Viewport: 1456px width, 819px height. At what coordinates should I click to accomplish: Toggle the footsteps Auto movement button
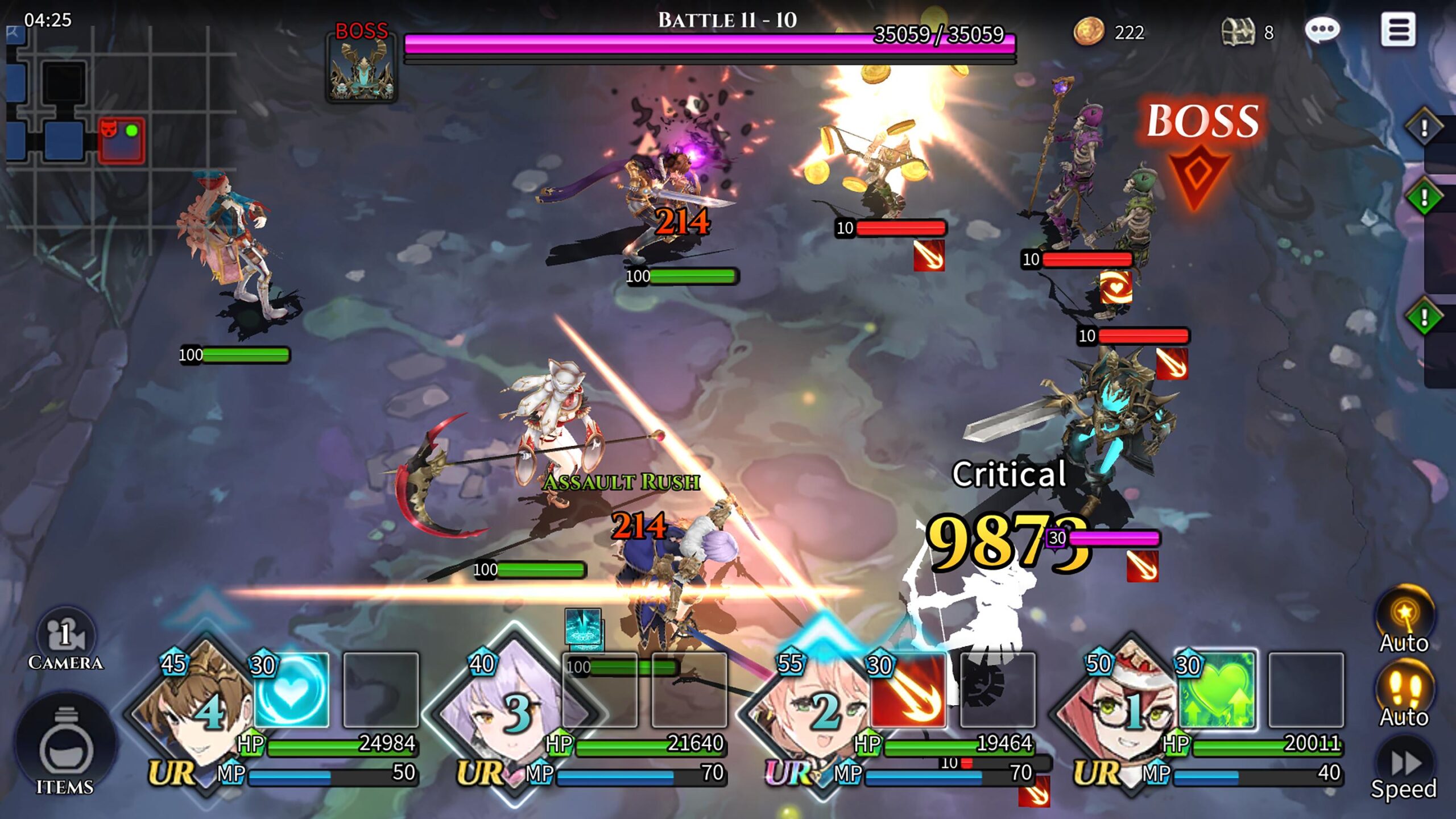[x=1404, y=694]
